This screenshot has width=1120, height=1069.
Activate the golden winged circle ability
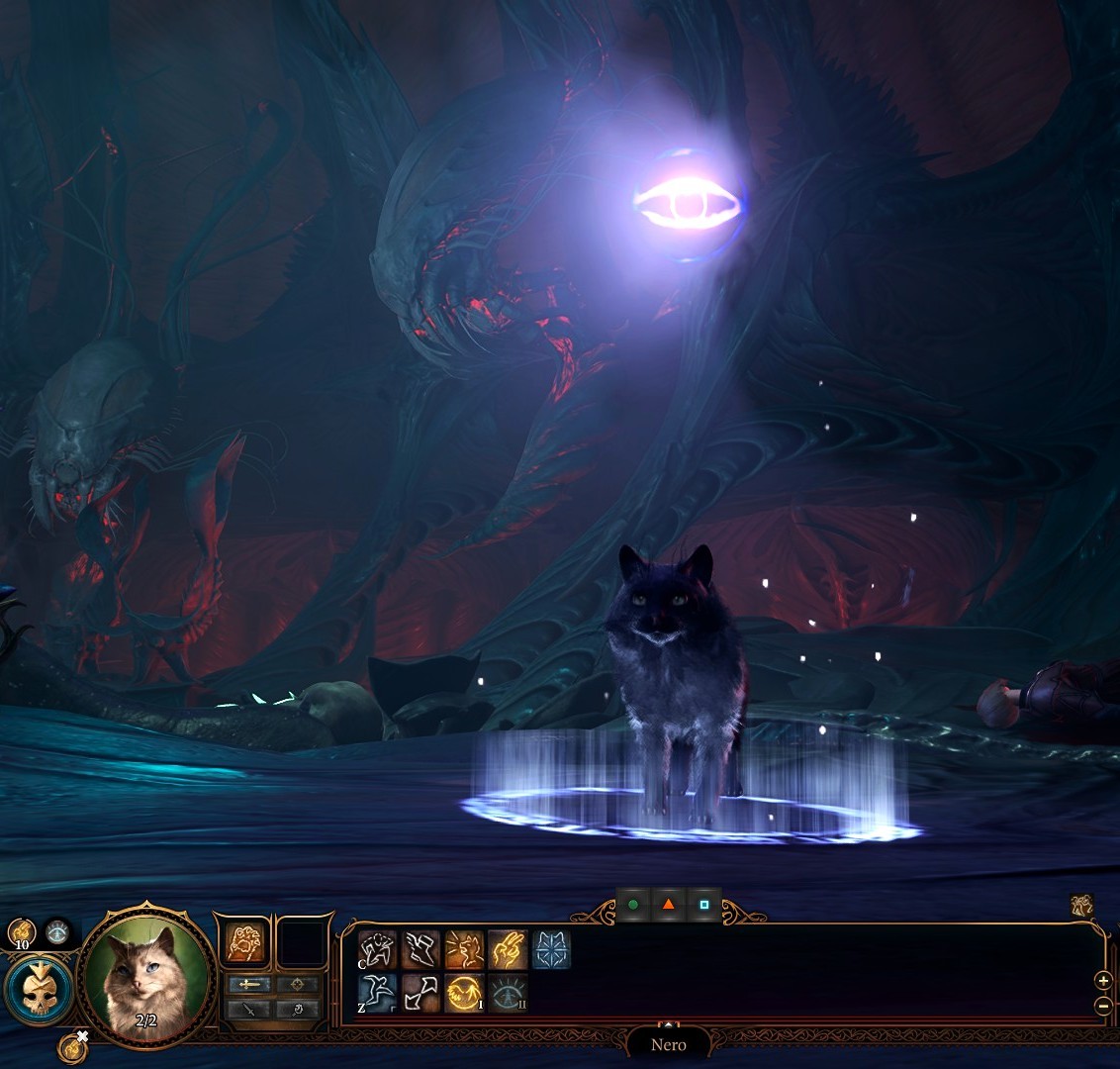pyautogui.click(x=463, y=992)
